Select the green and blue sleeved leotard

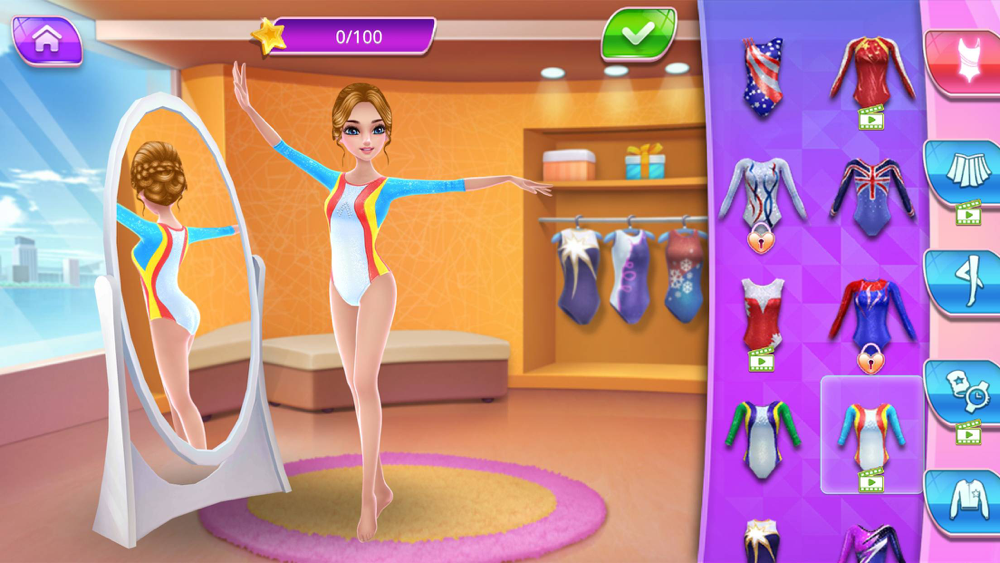[762, 435]
